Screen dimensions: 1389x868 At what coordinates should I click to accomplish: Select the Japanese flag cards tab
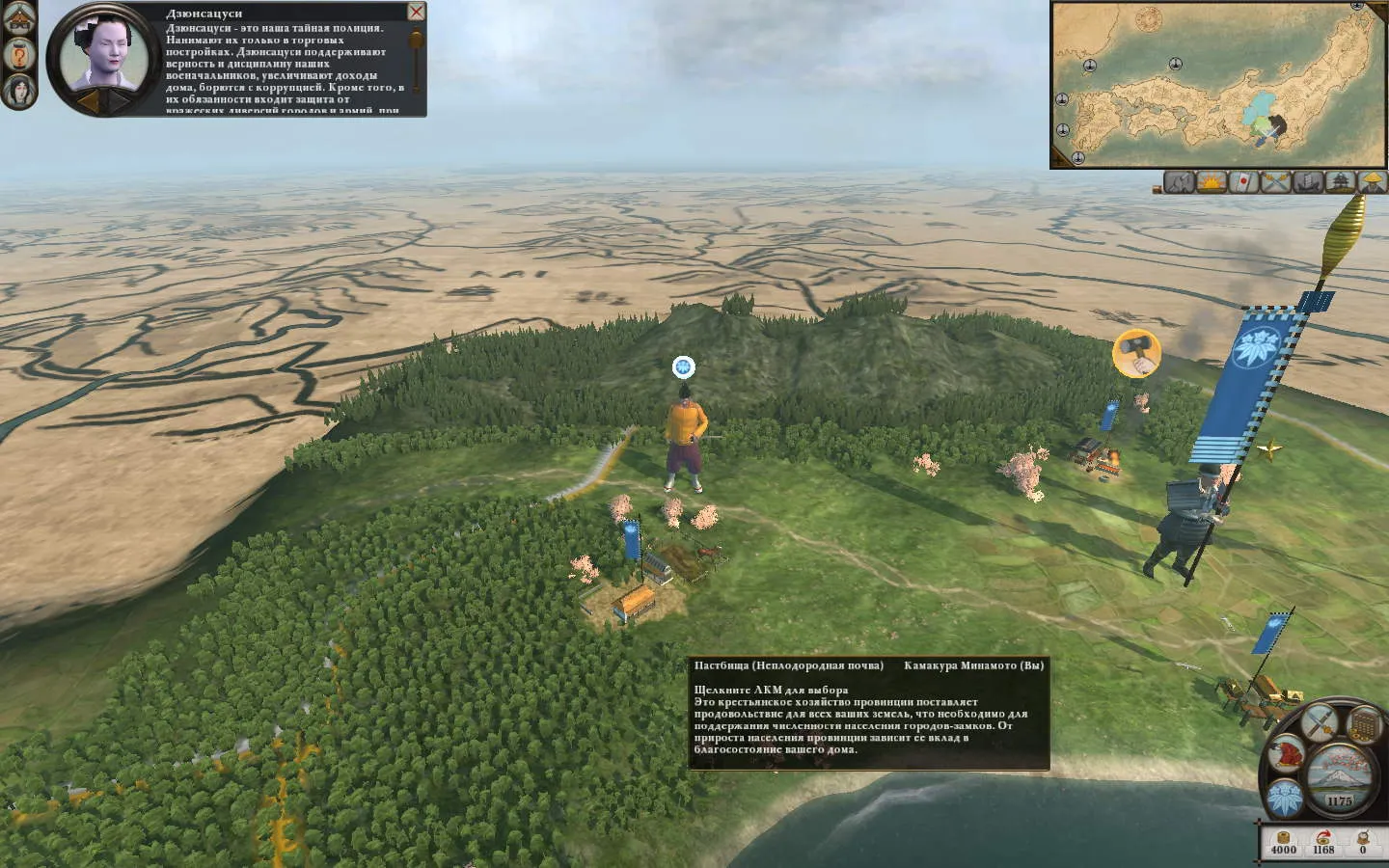pos(1243,181)
